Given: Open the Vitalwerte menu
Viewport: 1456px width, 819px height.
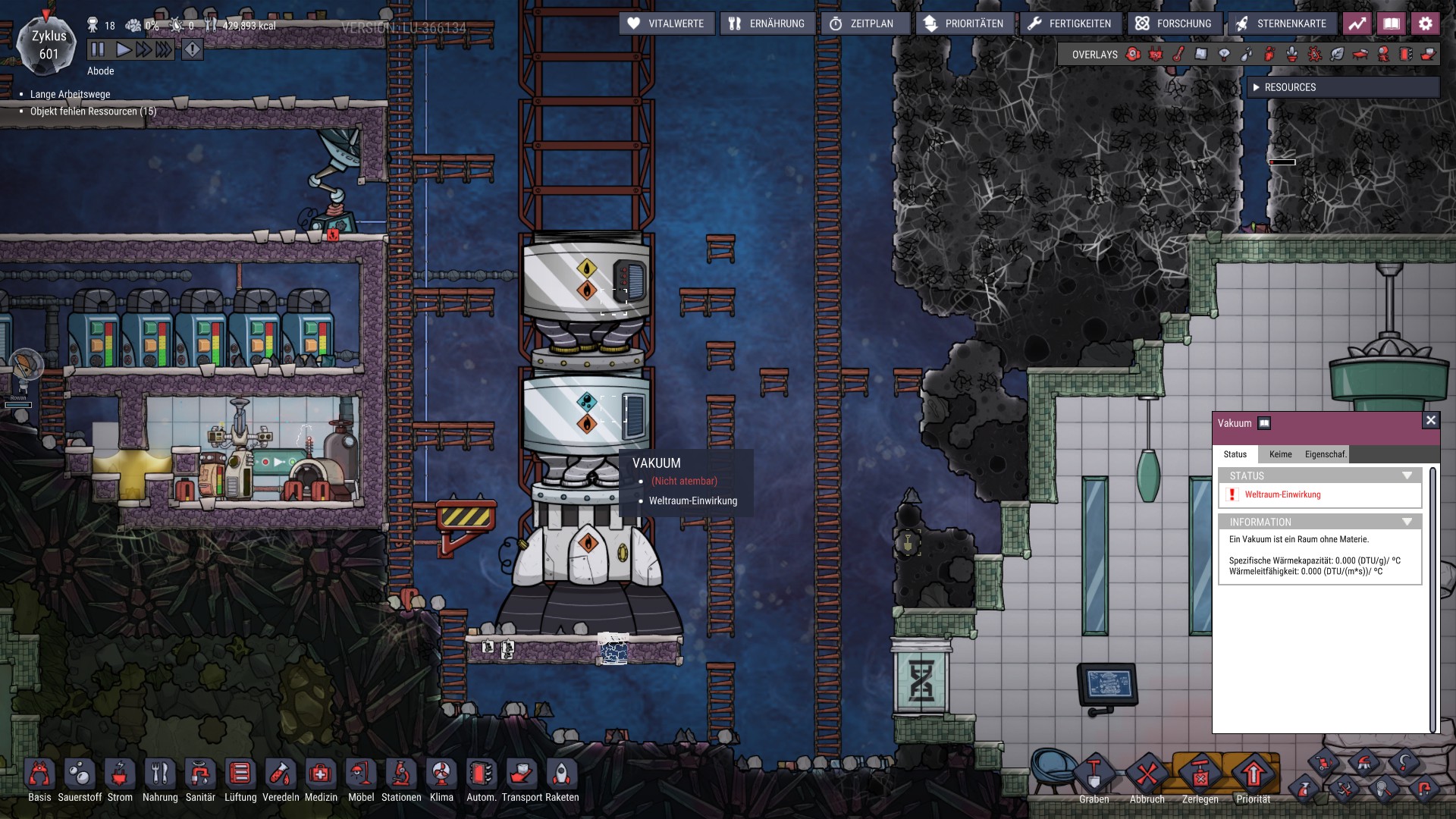Looking at the screenshot, I should 667,24.
